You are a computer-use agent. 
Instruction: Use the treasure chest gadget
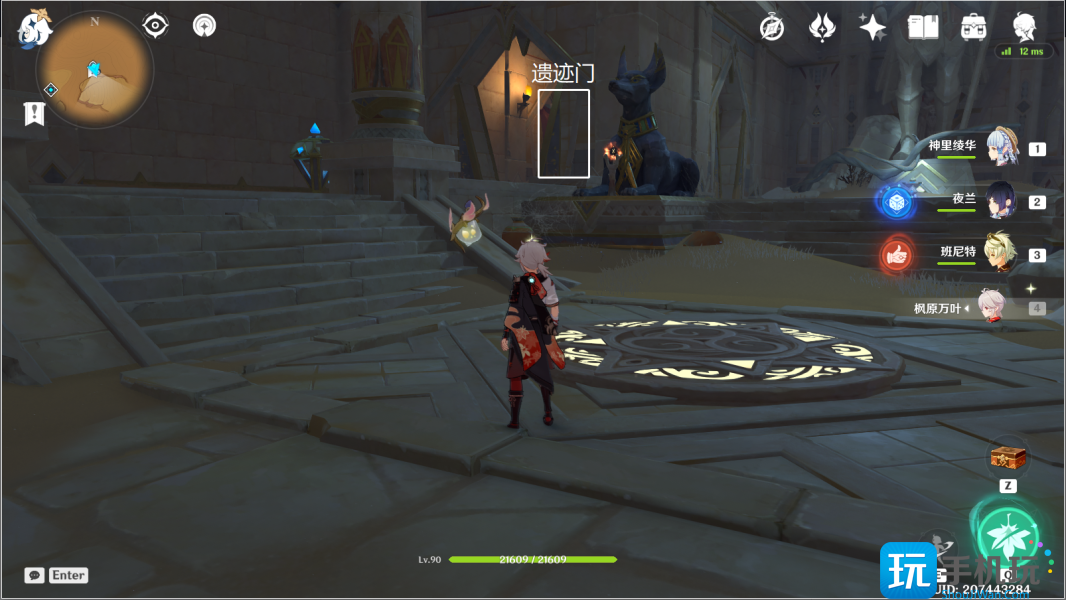pos(1008,459)
